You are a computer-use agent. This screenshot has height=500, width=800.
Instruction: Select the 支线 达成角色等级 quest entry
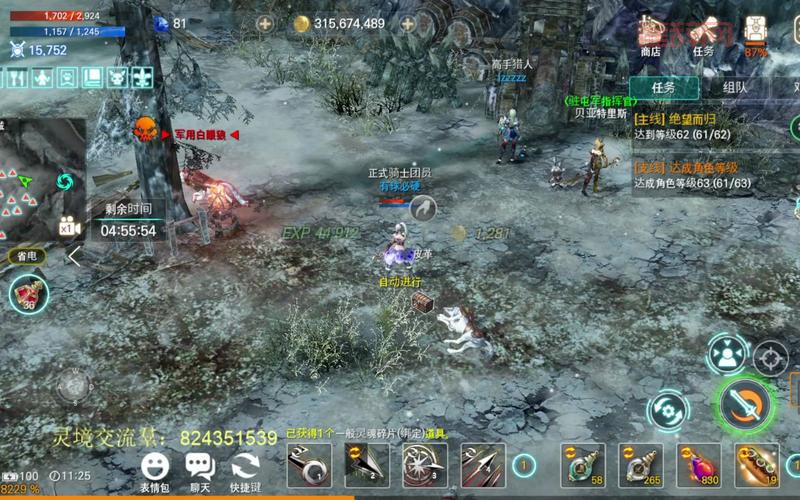(690, 175)
